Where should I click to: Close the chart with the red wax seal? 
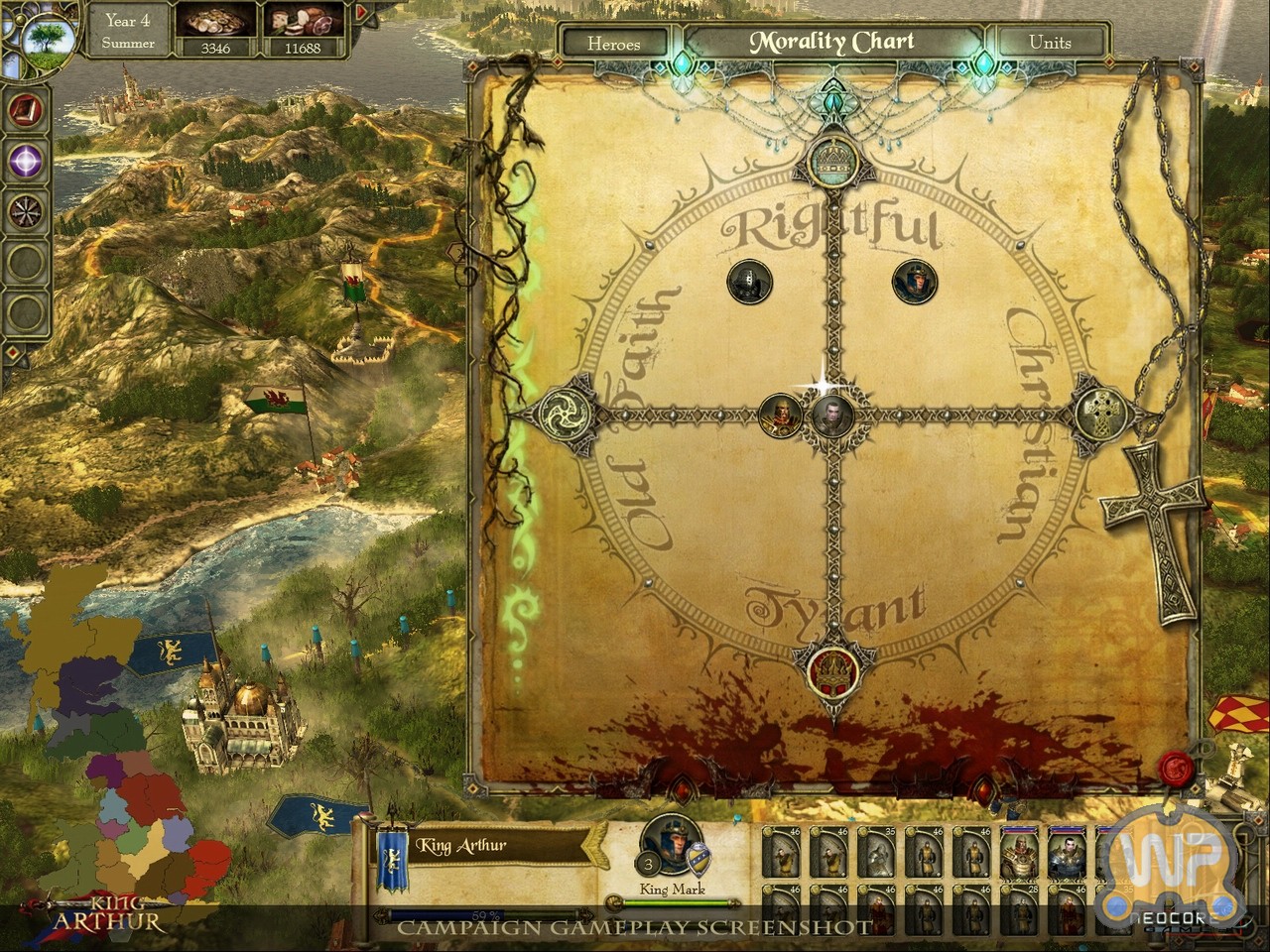[x=1180, y=770]
